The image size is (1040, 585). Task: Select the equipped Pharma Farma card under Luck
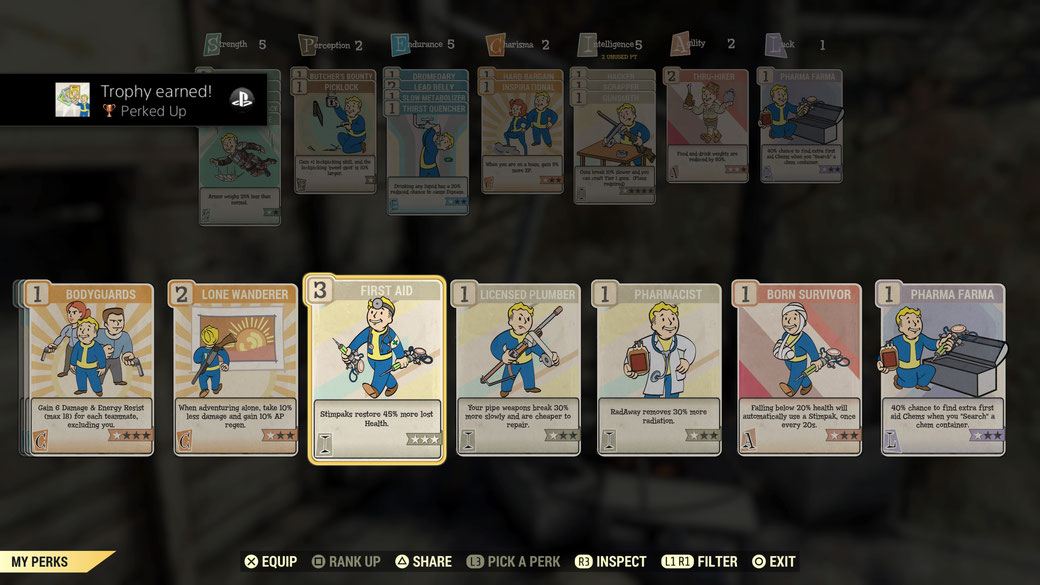pyautogui.click(x=800, y=125)
